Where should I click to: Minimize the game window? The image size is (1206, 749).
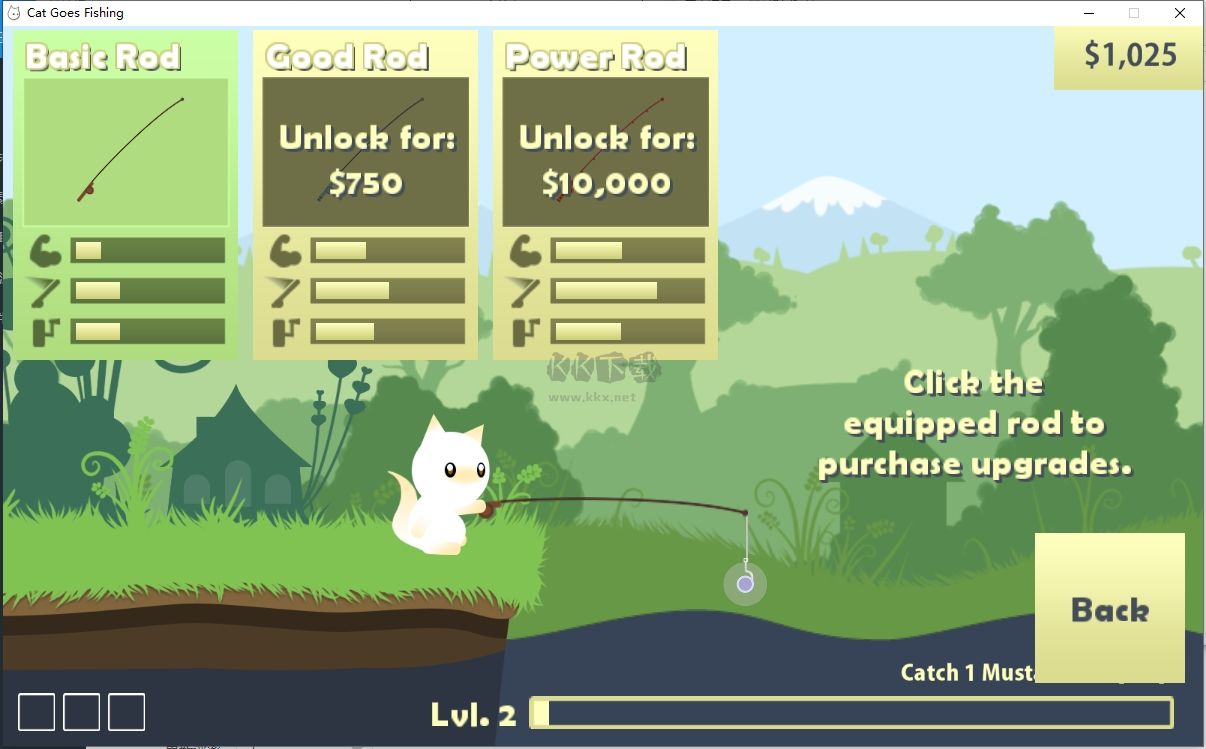pos(1088,13)
